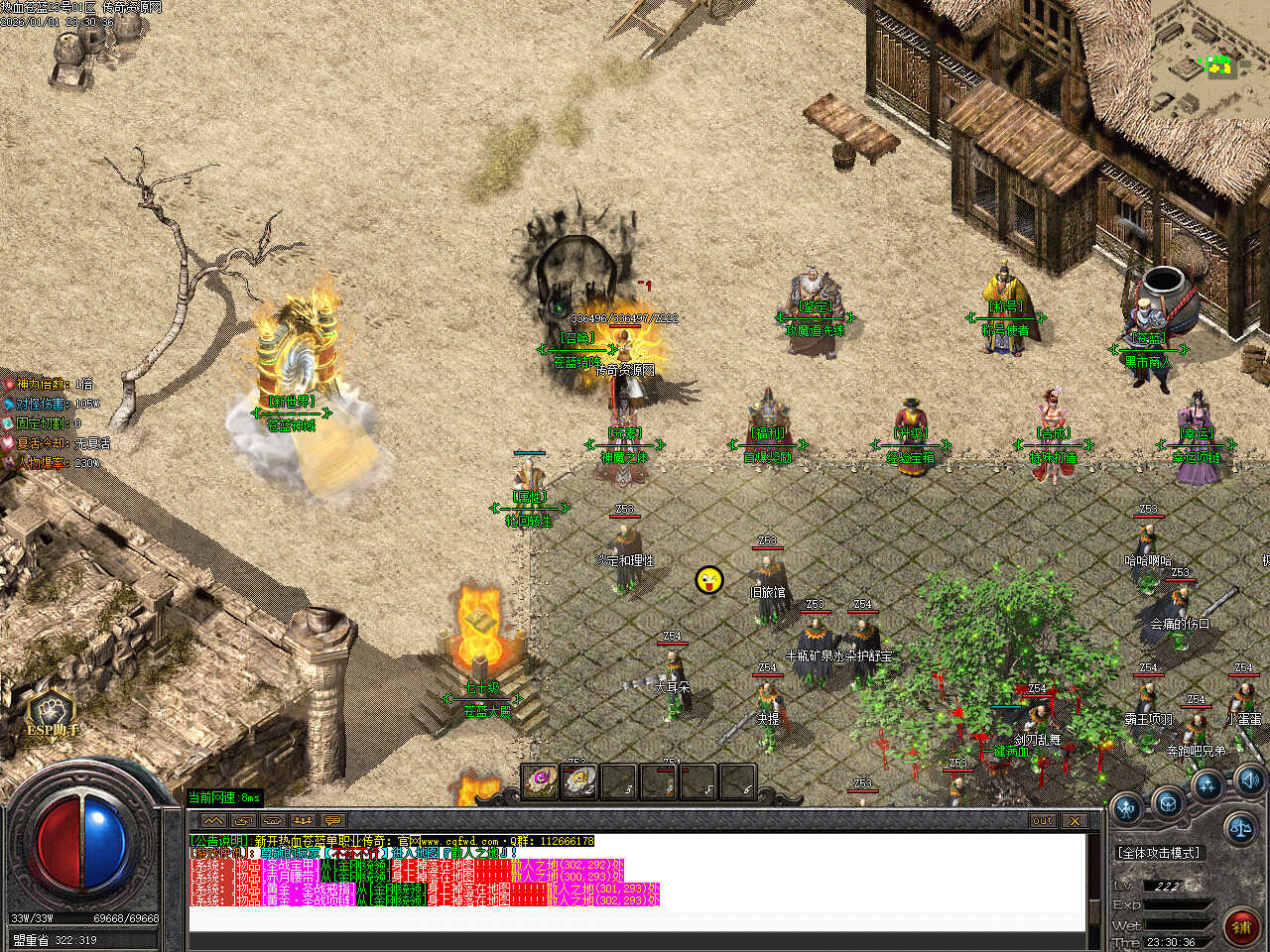Screen dimensions: 1270x952
Task: Open the red shop button with gold character
Action: point(1241,926)
